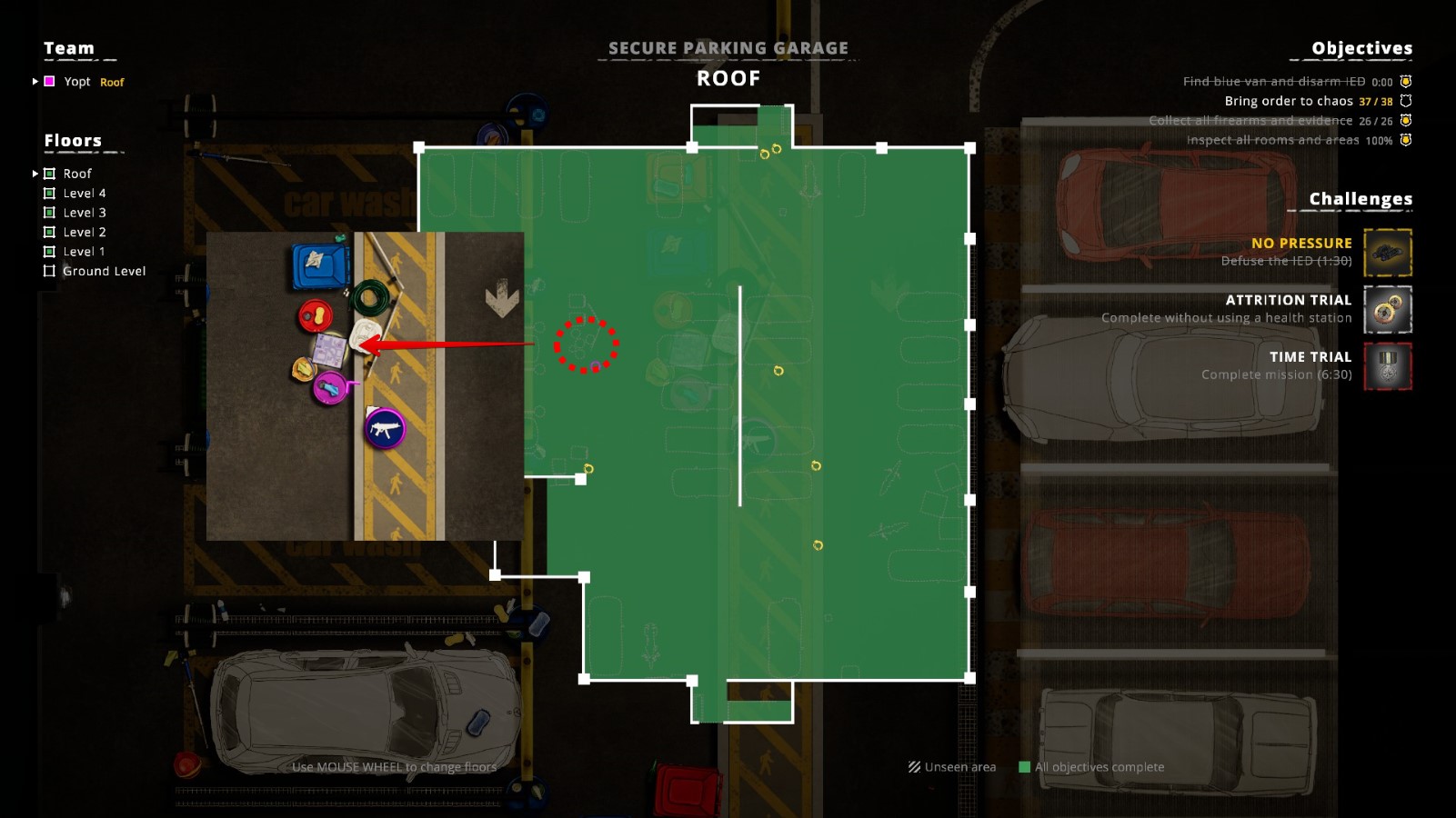Screen dimensions: 1456x818
Task: Click the Unseen area legend icon
Action: click(912, 767)
